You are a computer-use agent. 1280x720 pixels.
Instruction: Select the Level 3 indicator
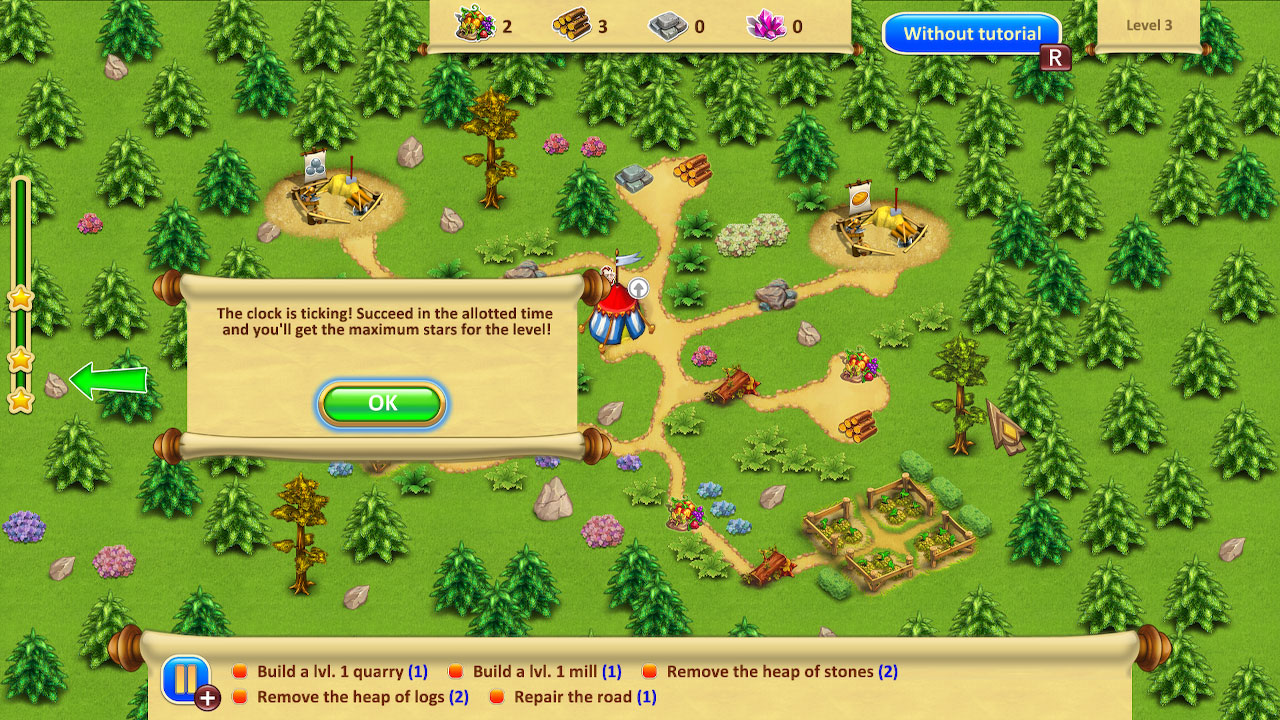(x=1148, y=25)
